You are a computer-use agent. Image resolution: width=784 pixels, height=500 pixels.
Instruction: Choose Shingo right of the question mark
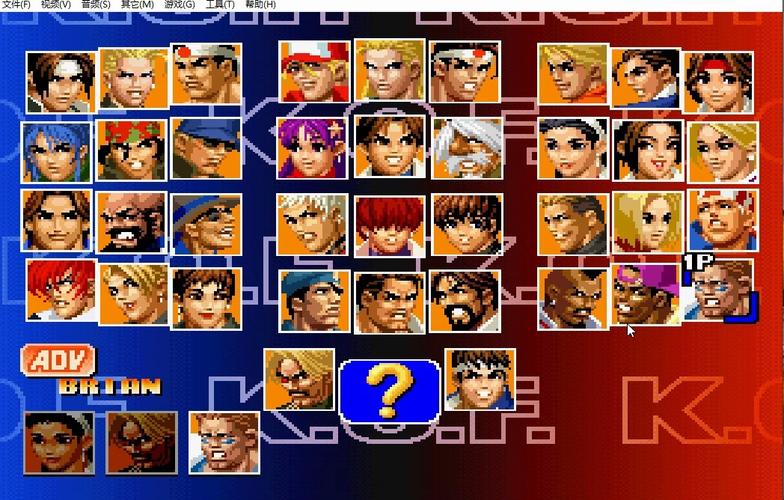pyautogui.click(x=480, y=379)
